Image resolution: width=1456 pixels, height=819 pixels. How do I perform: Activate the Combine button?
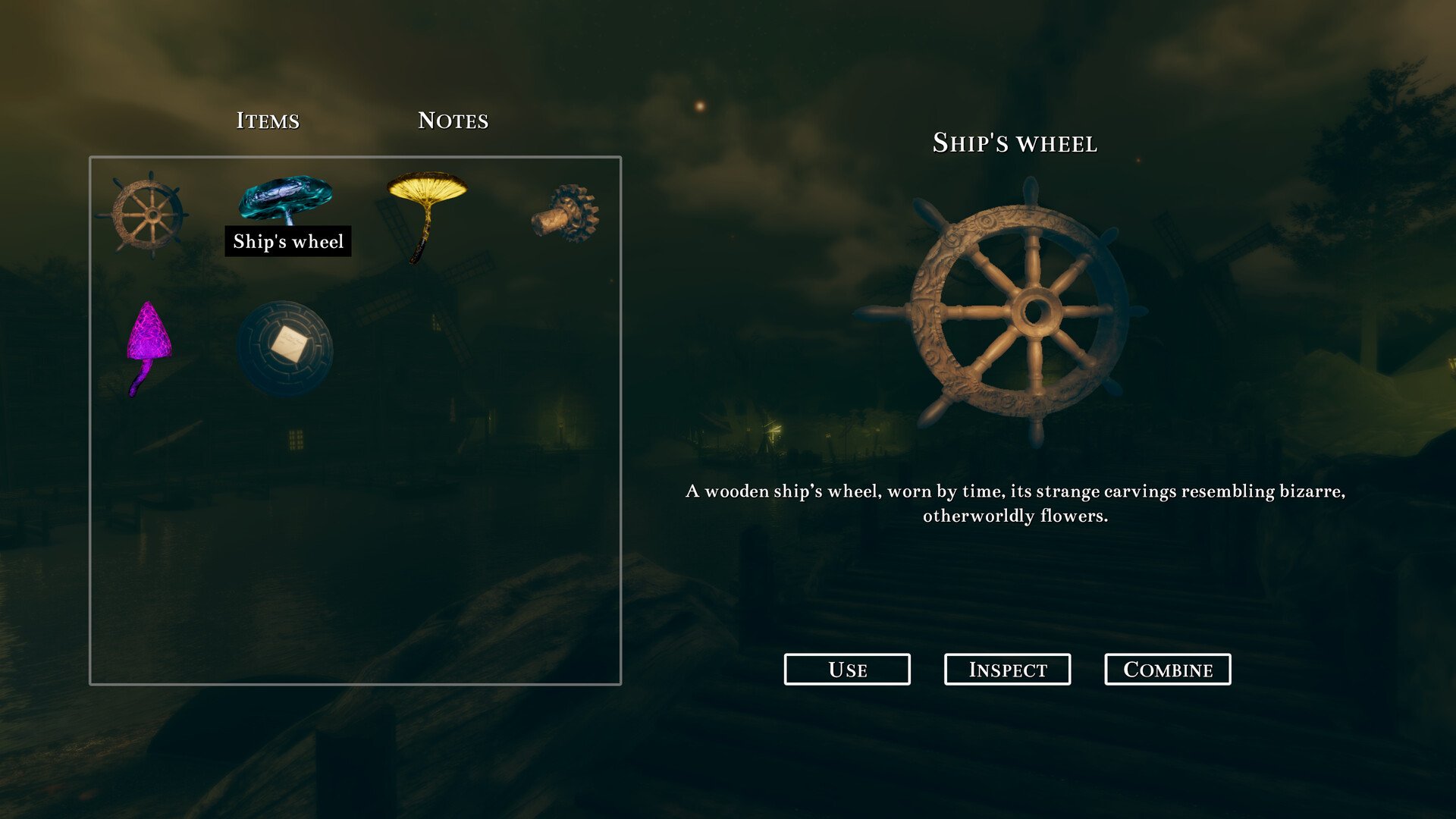point(1167,670)
